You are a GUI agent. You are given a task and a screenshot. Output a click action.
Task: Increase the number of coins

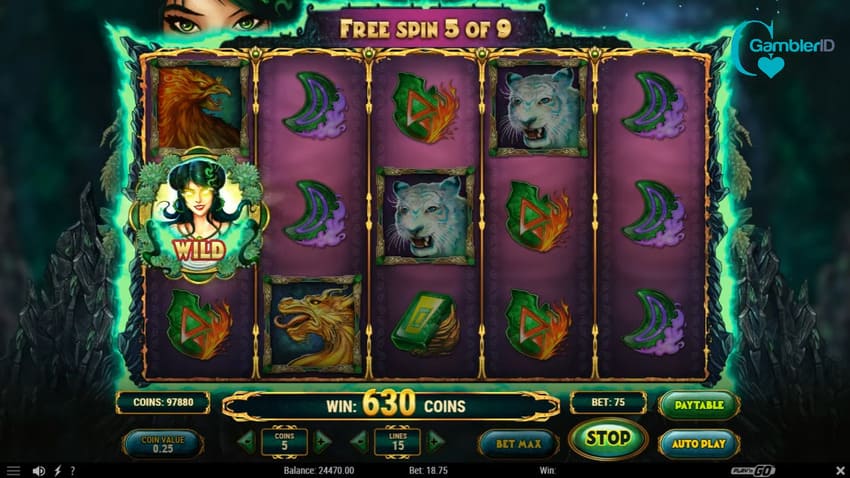pos(322,441)
